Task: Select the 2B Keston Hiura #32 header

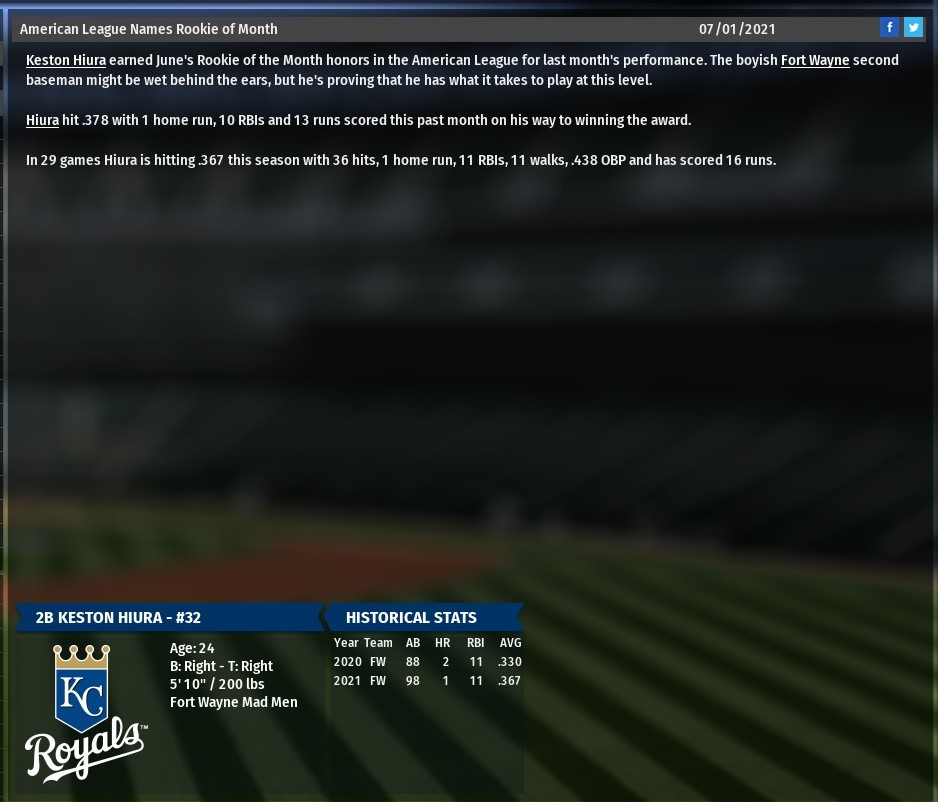Action: (x=118, y=618)
